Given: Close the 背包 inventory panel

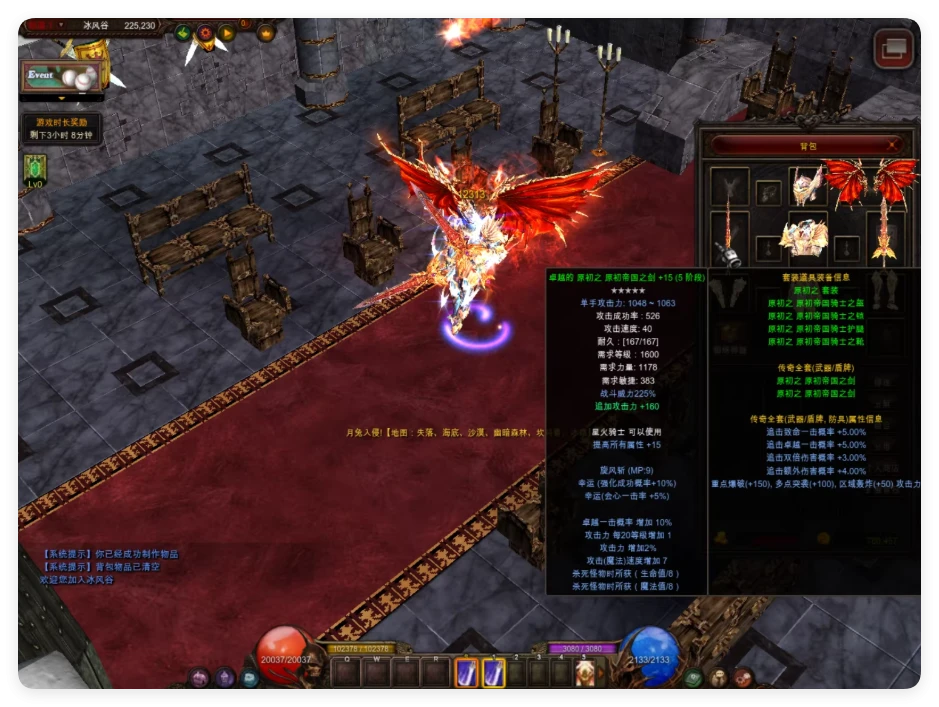Looking at the screenshot, I should click(x=892, y=145).
